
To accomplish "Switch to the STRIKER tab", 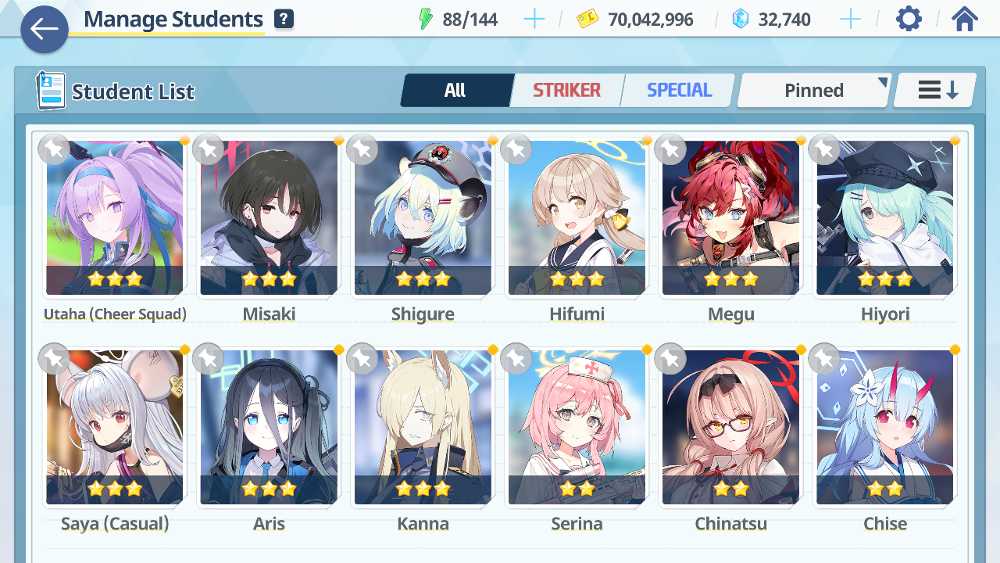I will point(567,91).
